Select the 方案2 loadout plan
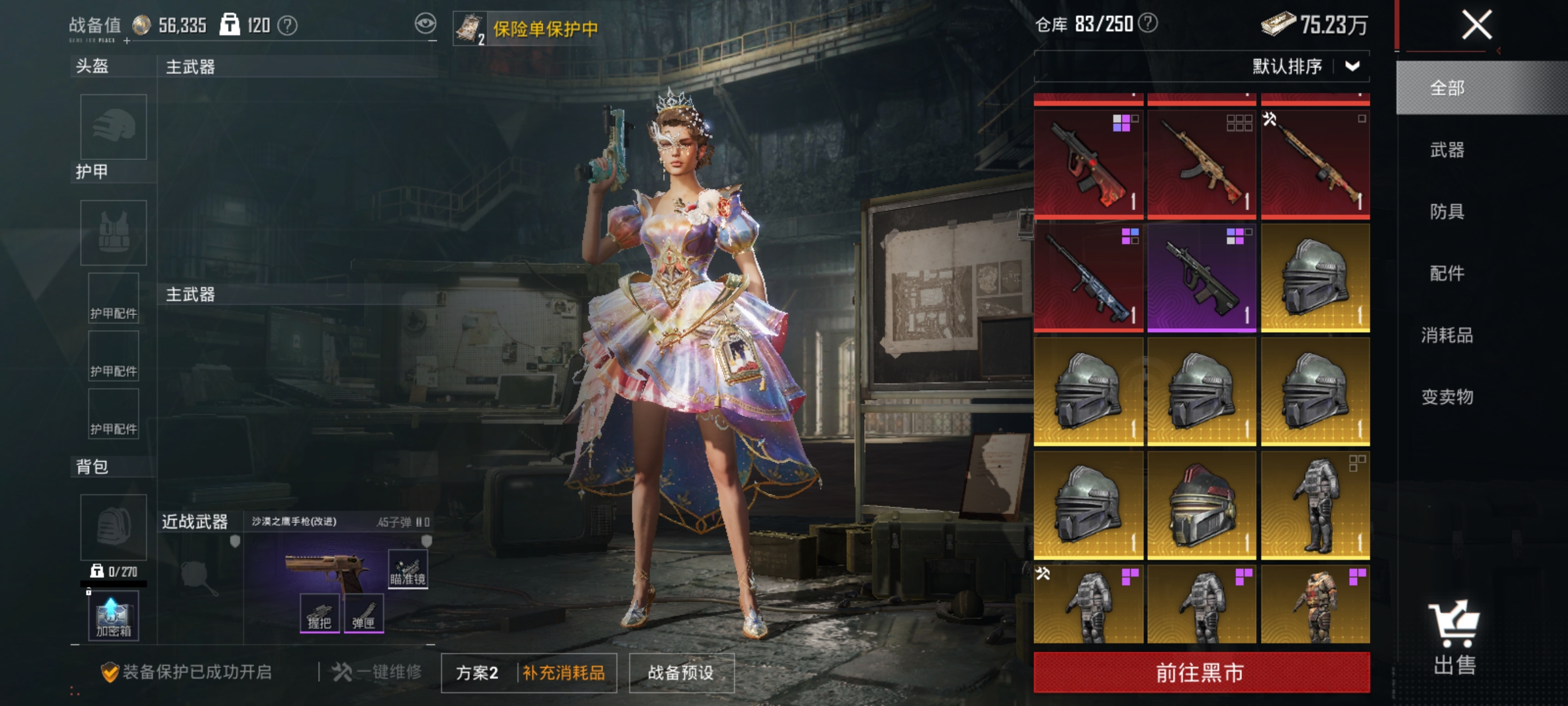The image size is (1568, 706). tap(478, 673)
